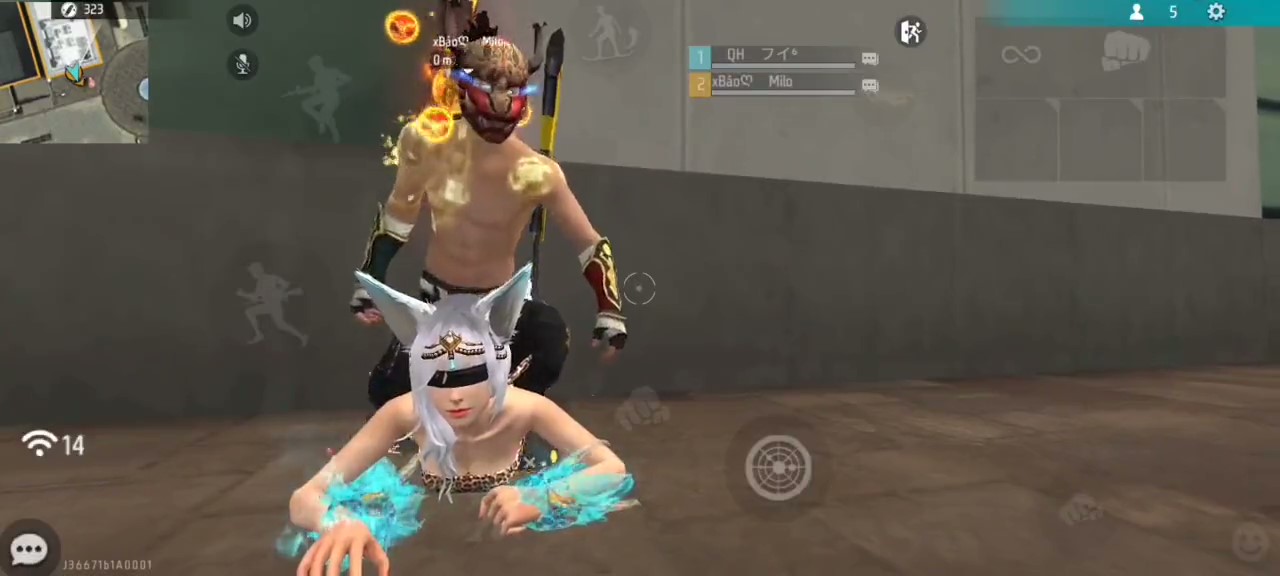
Task: Tap the infinity symbol slot
Action: 1021,54
